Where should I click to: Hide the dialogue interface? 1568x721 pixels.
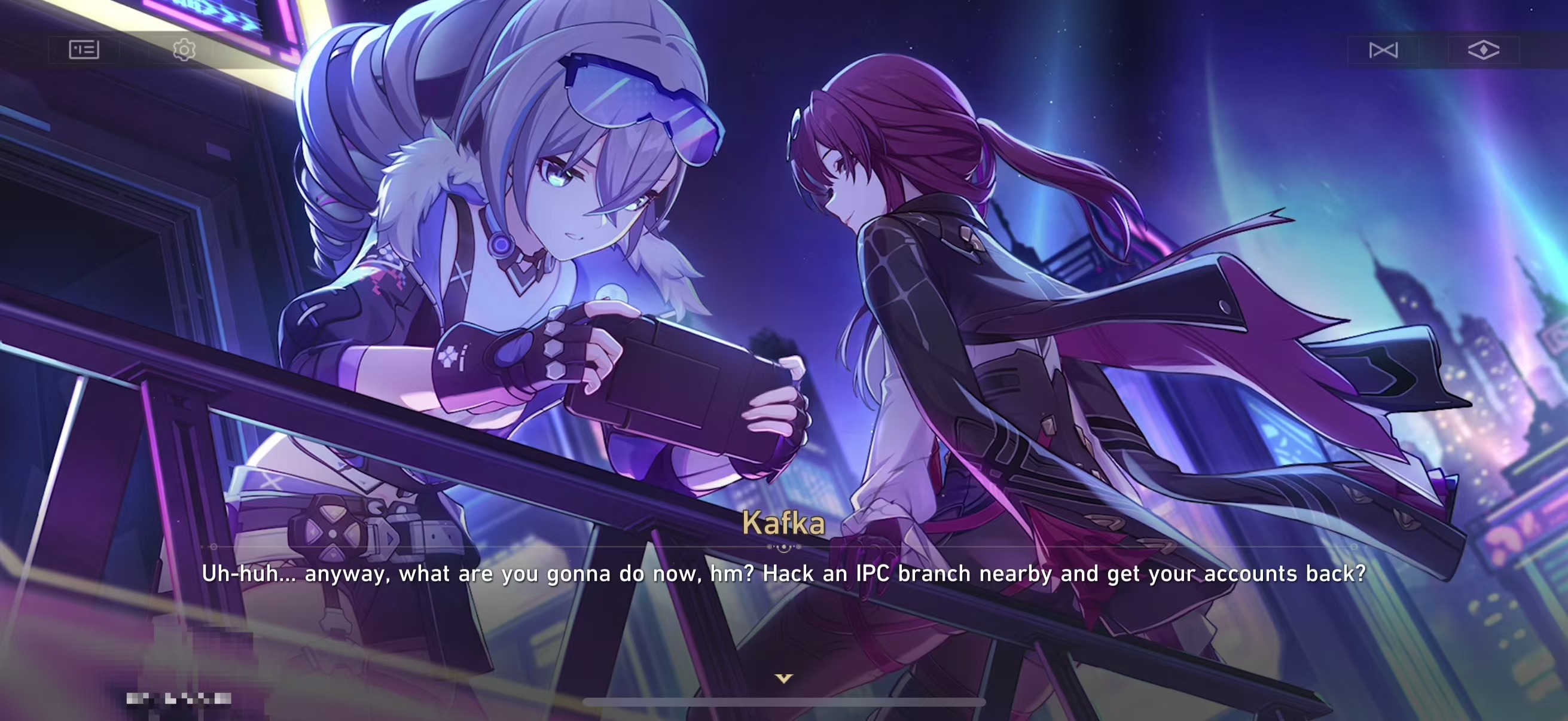(x=1484, y=50)
